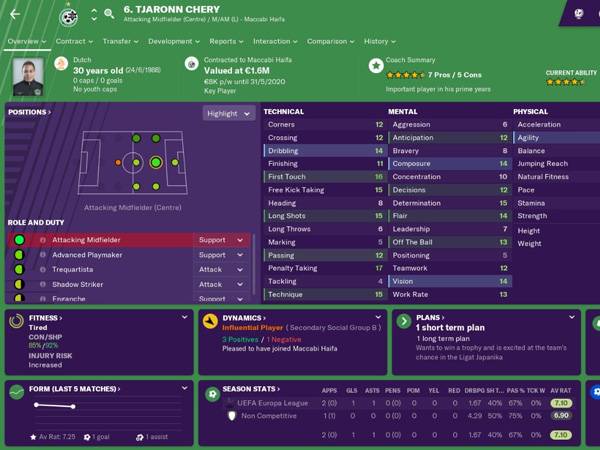Open the Interaction menu

pyautogui.click(x=274, y=42)
